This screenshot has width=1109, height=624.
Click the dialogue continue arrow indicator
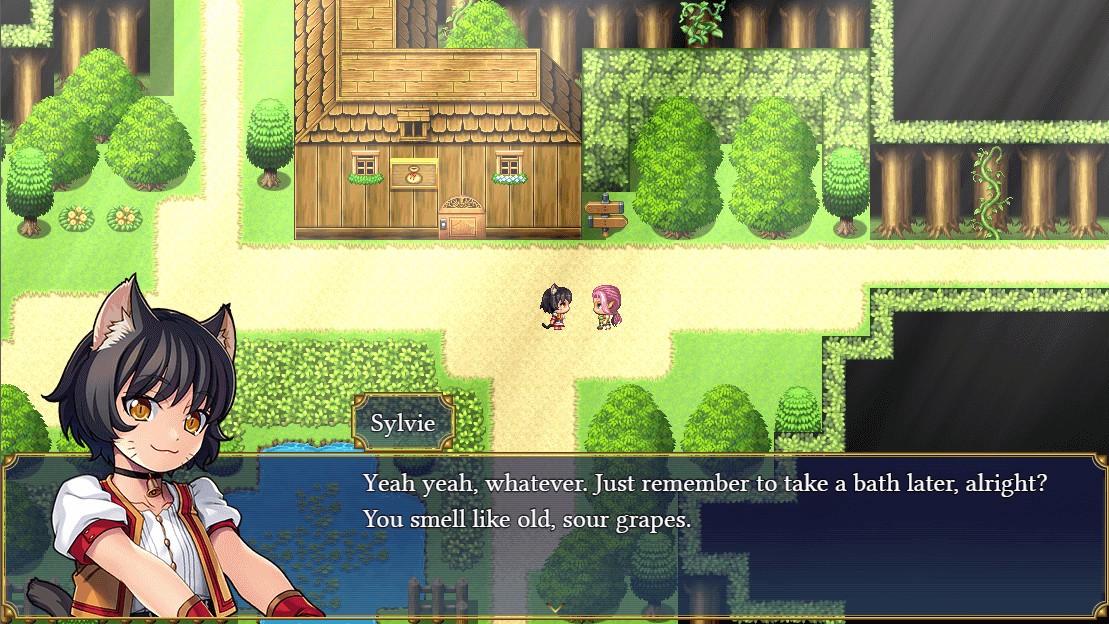554,607
